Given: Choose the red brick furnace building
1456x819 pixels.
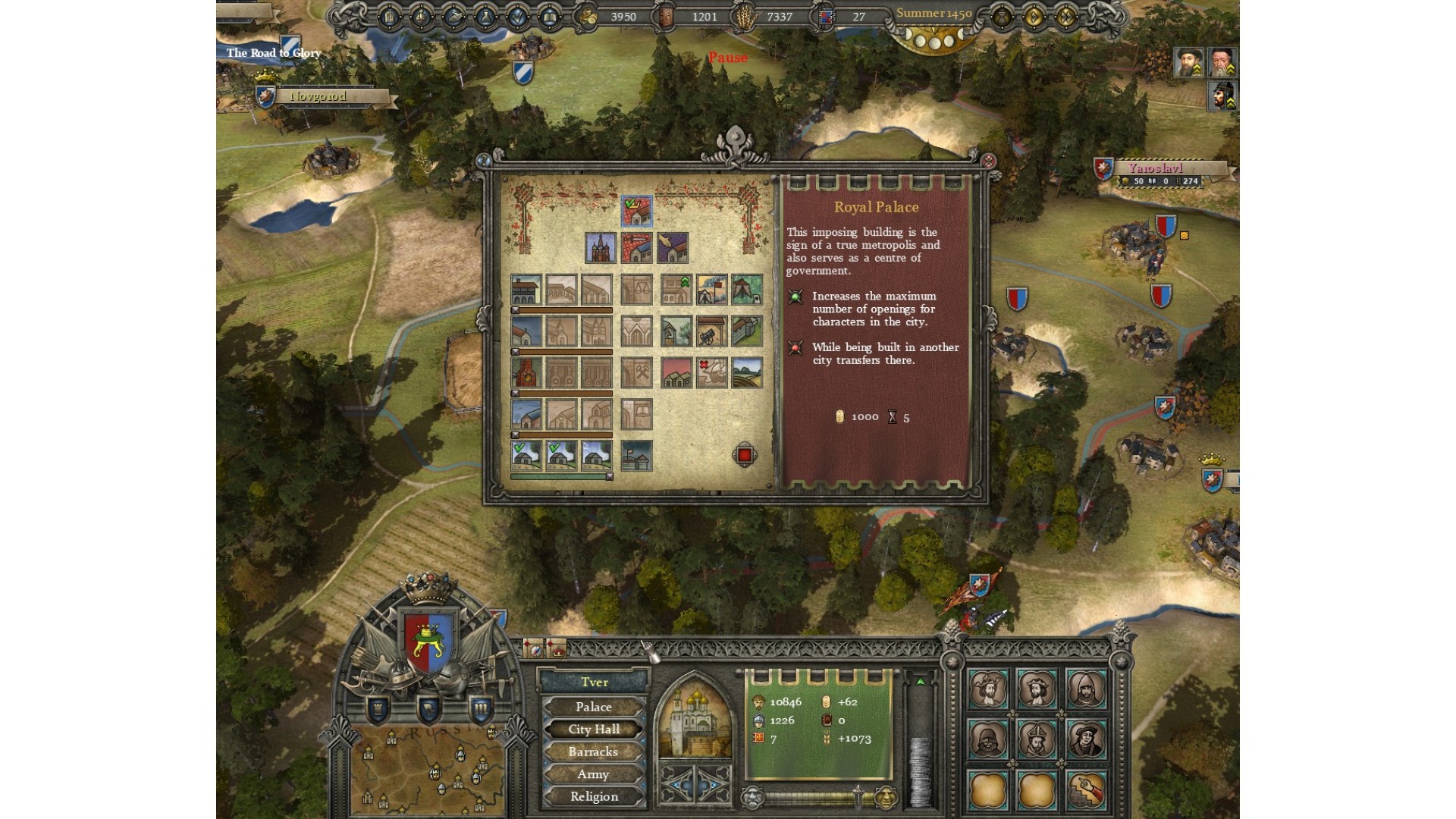Looking at the screenshot, I should click(x=526, y=373).
